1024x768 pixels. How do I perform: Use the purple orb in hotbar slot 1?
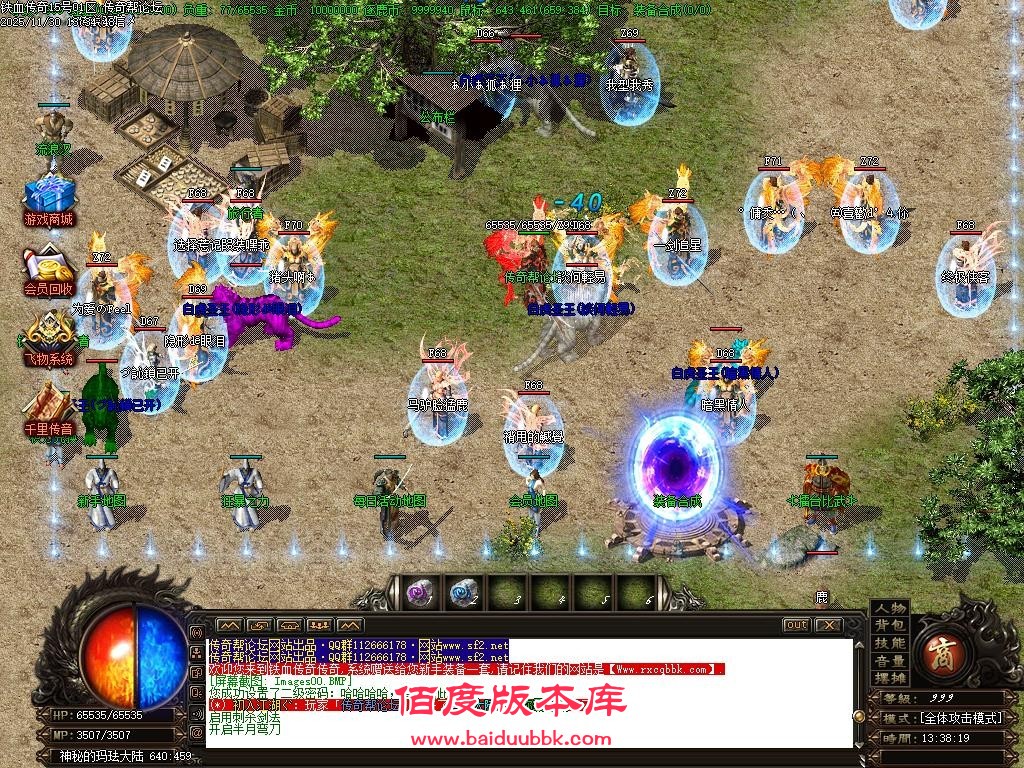[x=419, y=593]
